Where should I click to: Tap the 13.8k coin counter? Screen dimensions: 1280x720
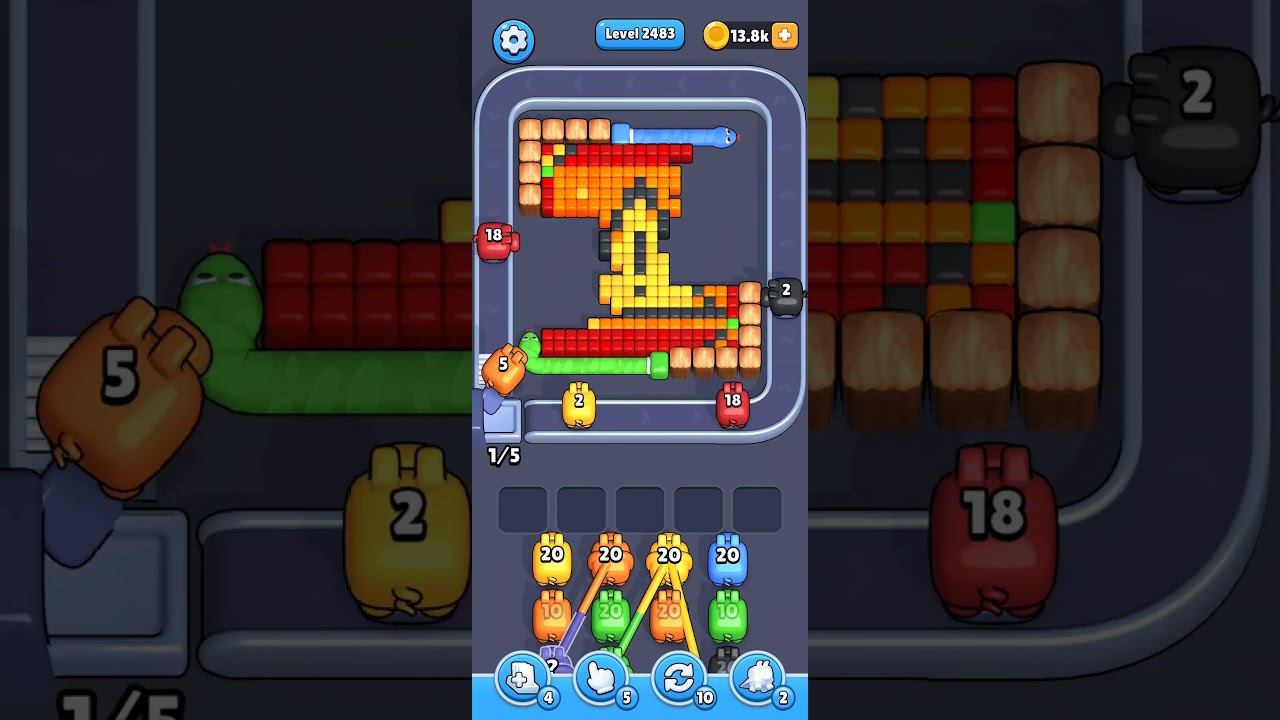(x=749, y=34)
